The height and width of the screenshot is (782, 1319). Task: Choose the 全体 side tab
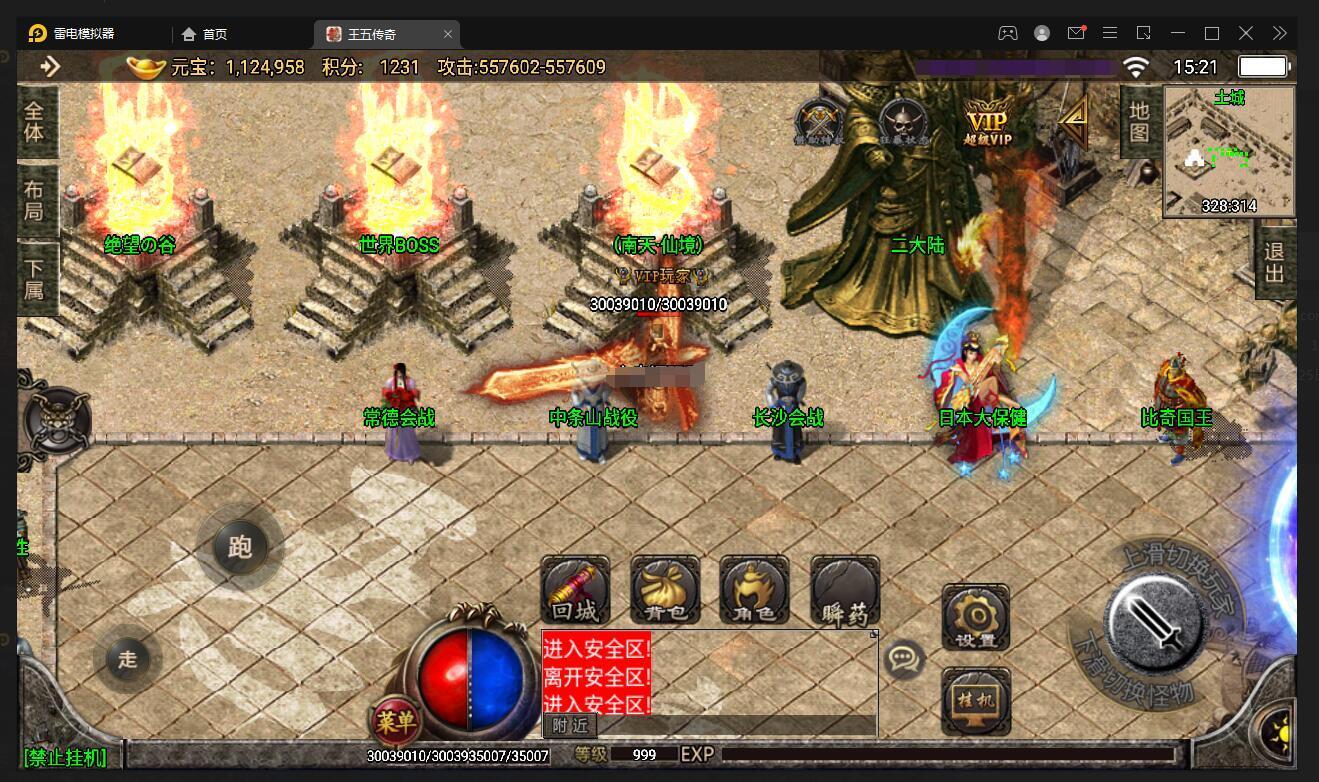click(35, 121)
